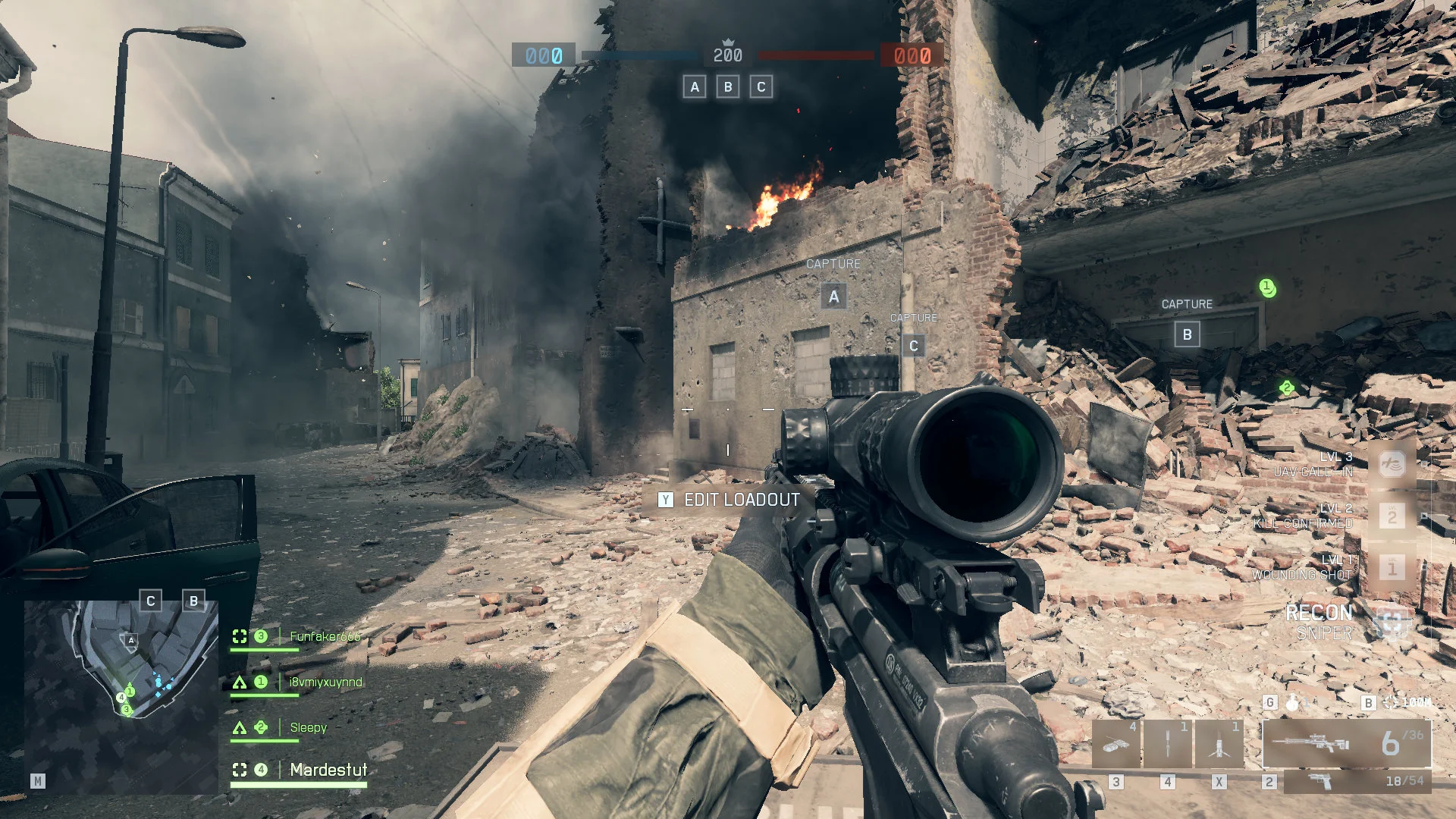
Task: Click objective C indicator under the score bar
Action: coord(761,87)
